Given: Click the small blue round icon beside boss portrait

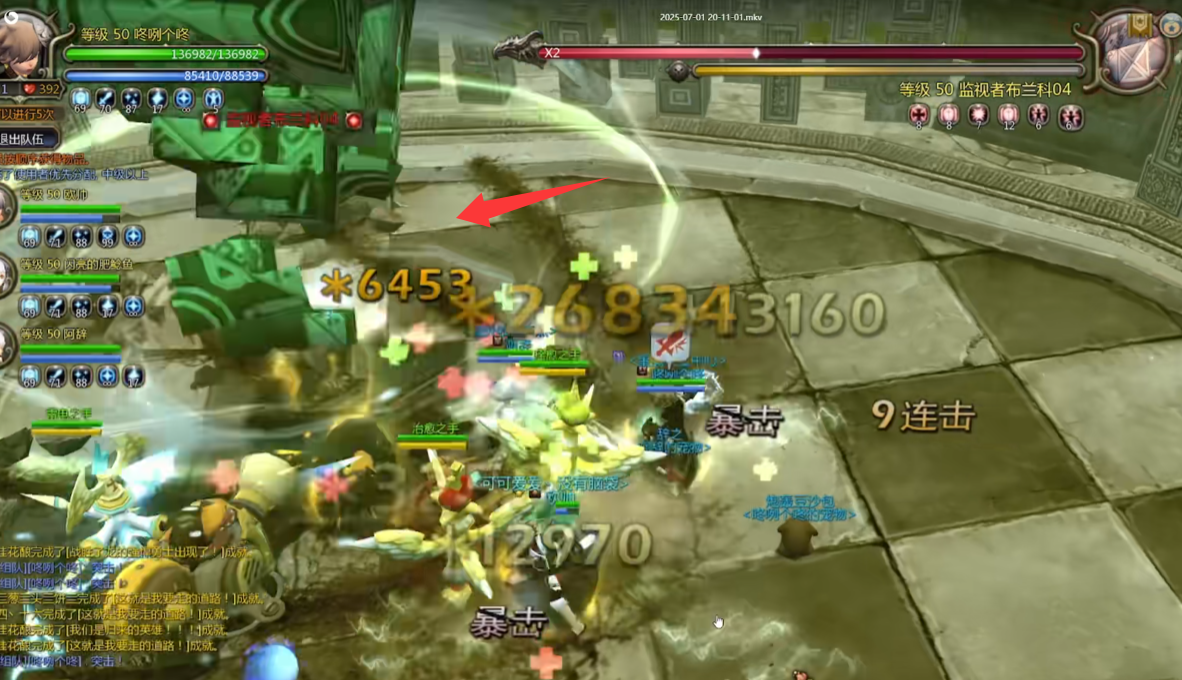Looking at the screenshot, I should [x=1171, y=22].
